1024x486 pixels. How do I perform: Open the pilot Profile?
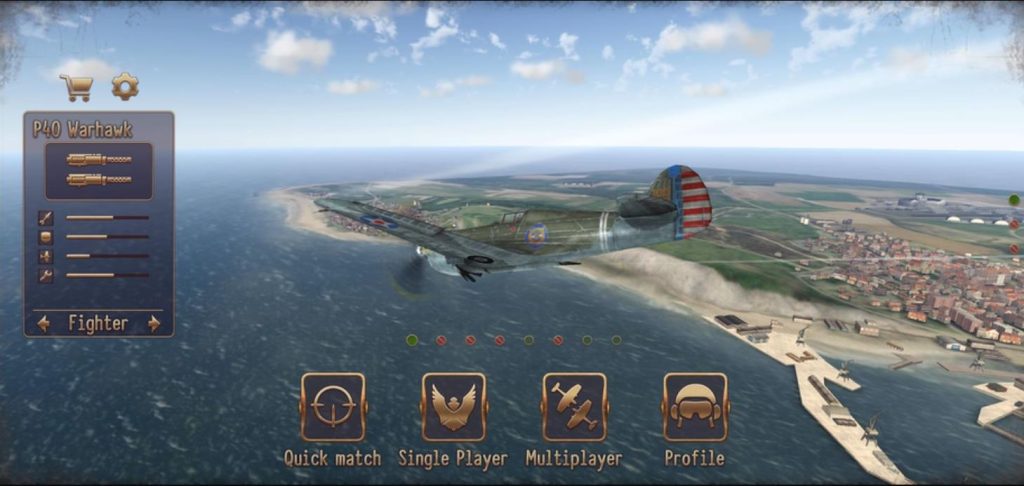click(695, 407)
